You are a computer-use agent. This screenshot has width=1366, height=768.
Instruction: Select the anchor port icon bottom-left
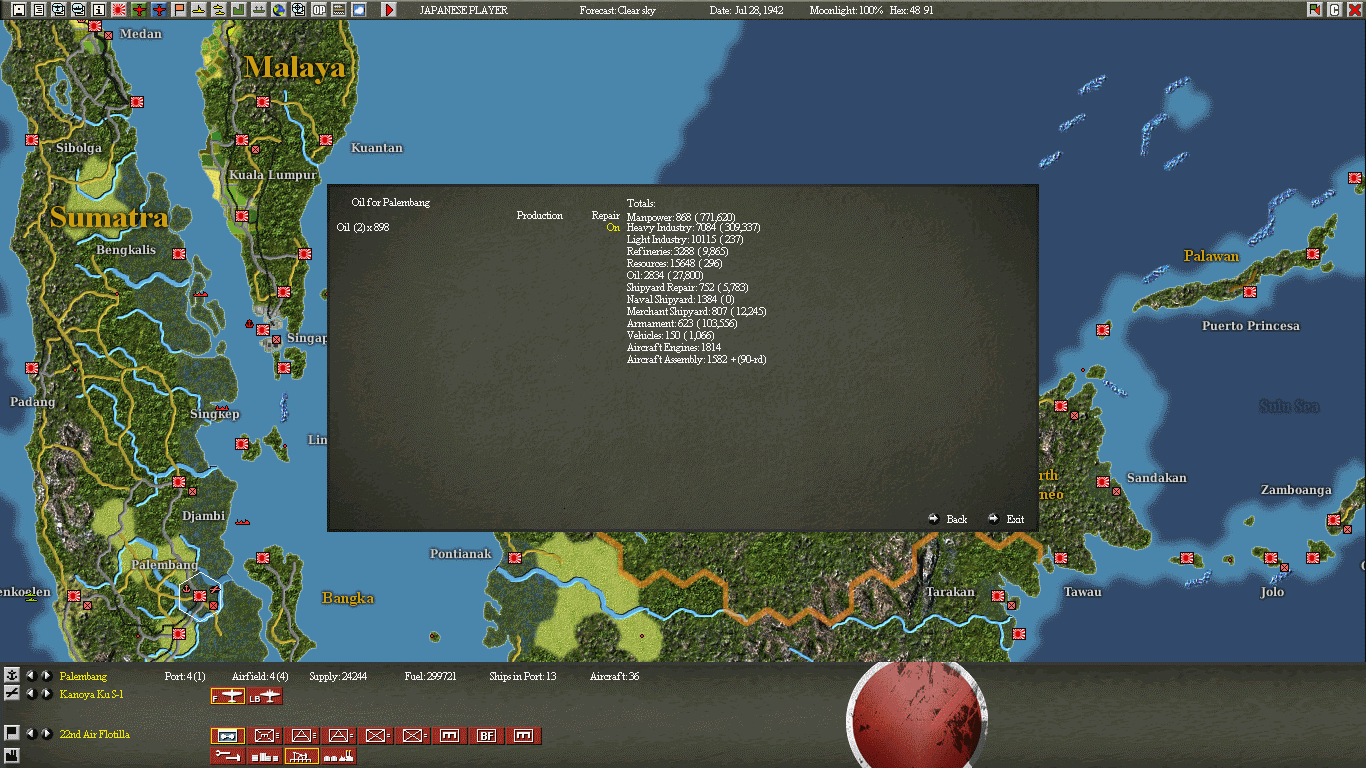(11, 675)
